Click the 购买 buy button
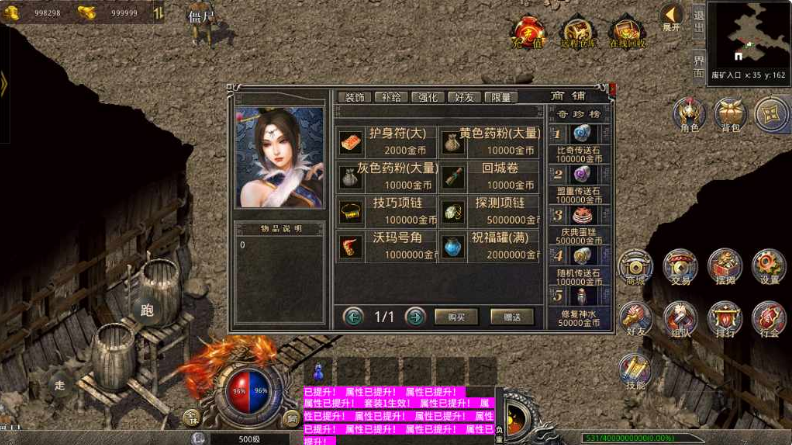The width and height of the screenshot is (792, 445). [x=456, y=317]
